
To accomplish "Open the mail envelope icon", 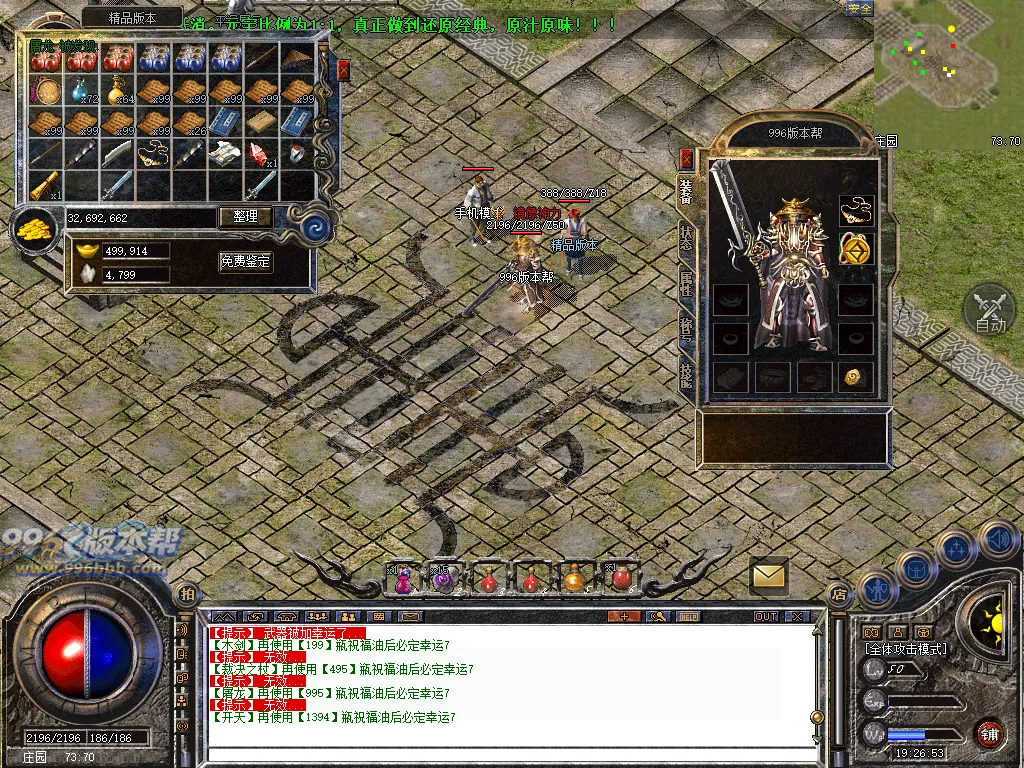I will pyautogui.click(x=769, y=575).
